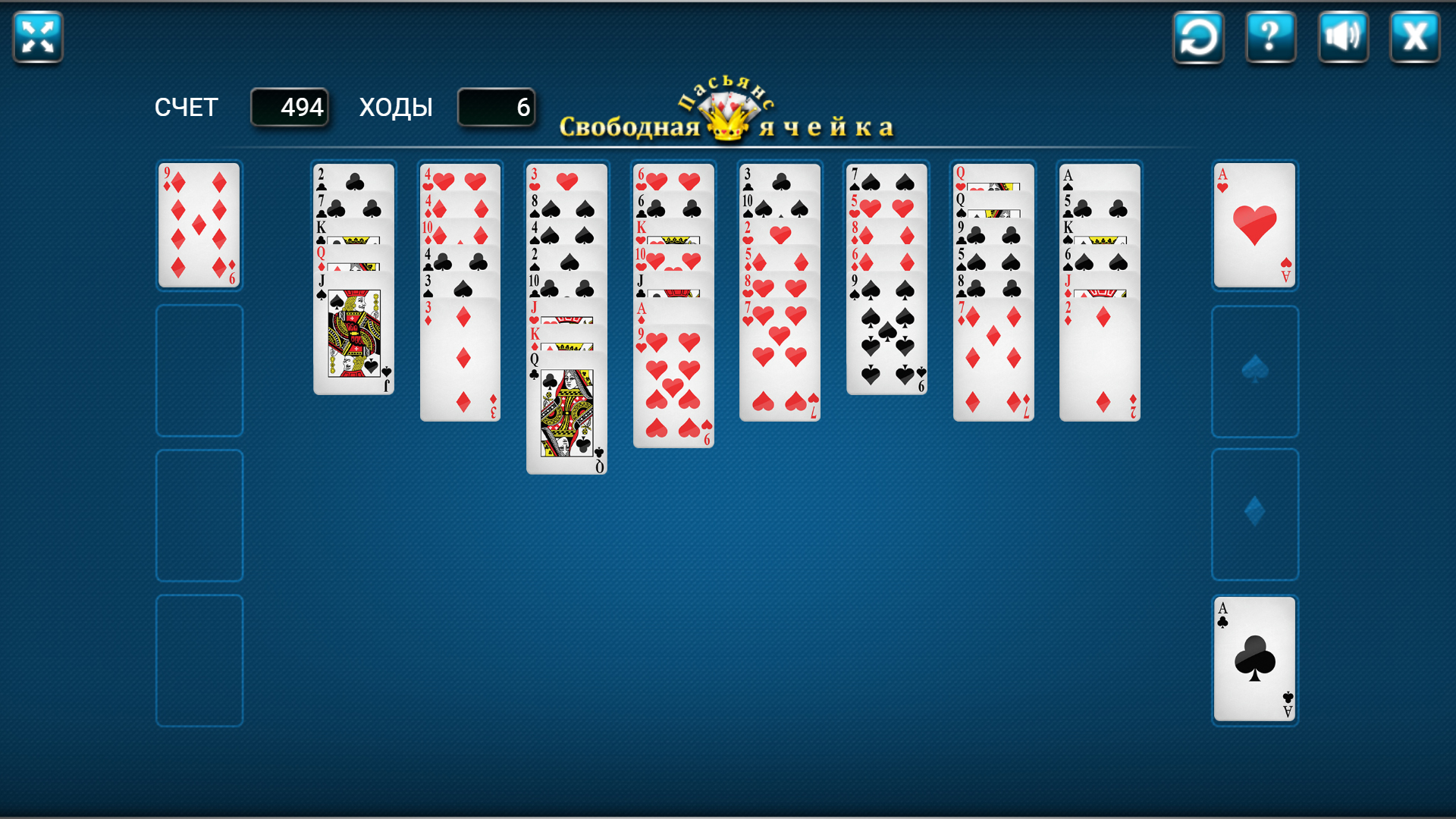The image size is (1456, 819).
Task: Click the second empty free cell slot
Action: [x=199, y=371]
